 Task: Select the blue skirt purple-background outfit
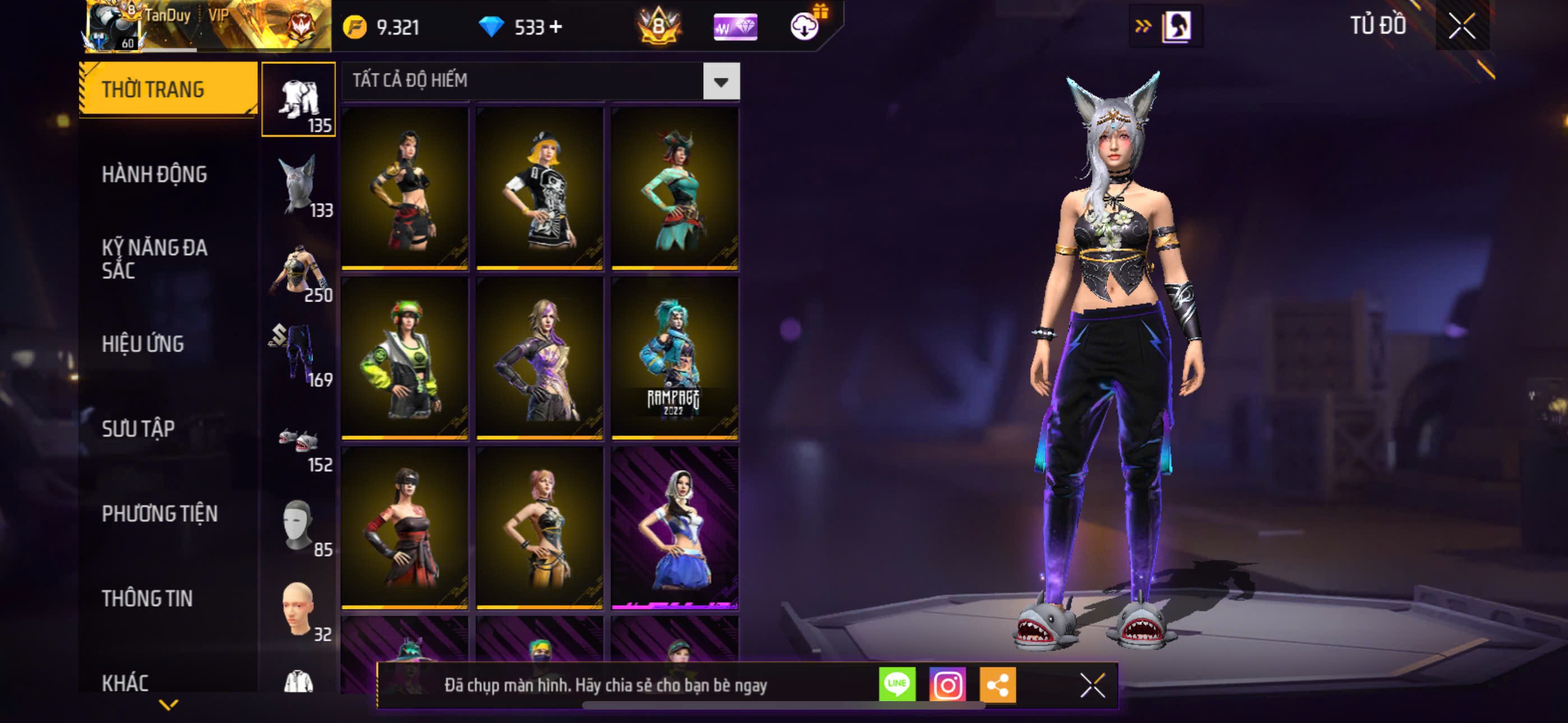pyautogui.click(x=675, y=527)
